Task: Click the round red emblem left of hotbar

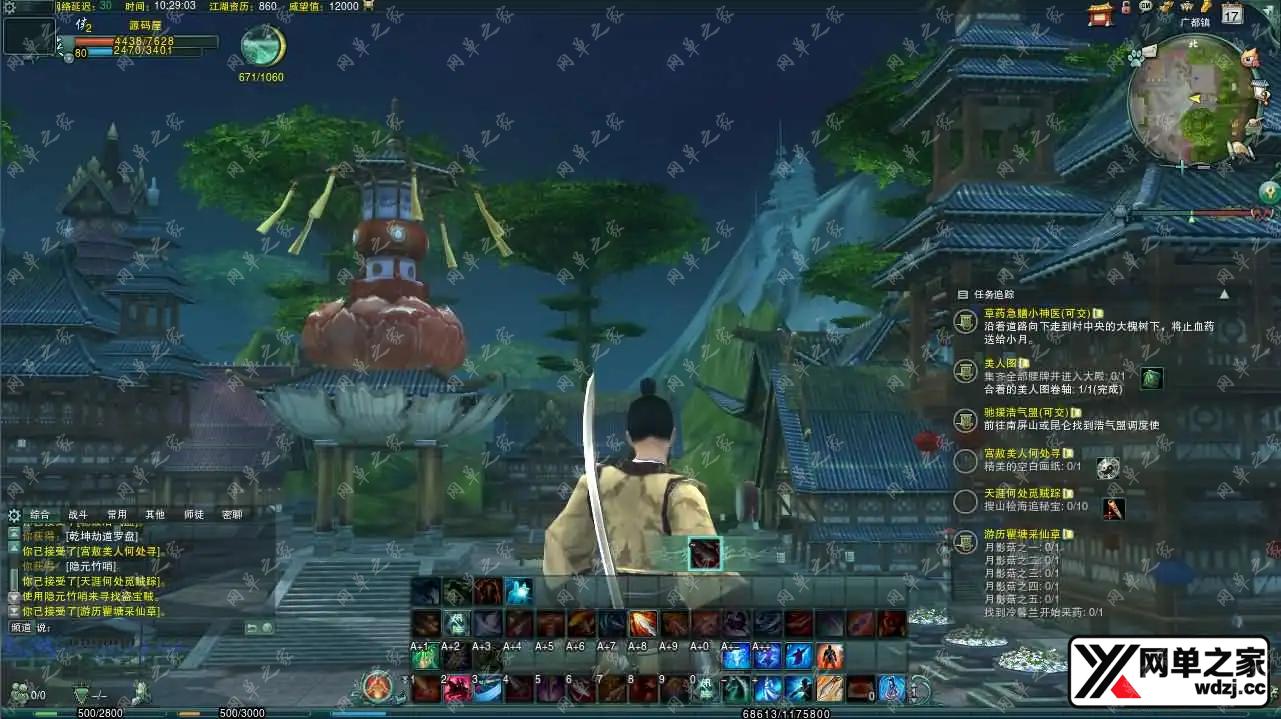Action: click(x=378, y=687)
